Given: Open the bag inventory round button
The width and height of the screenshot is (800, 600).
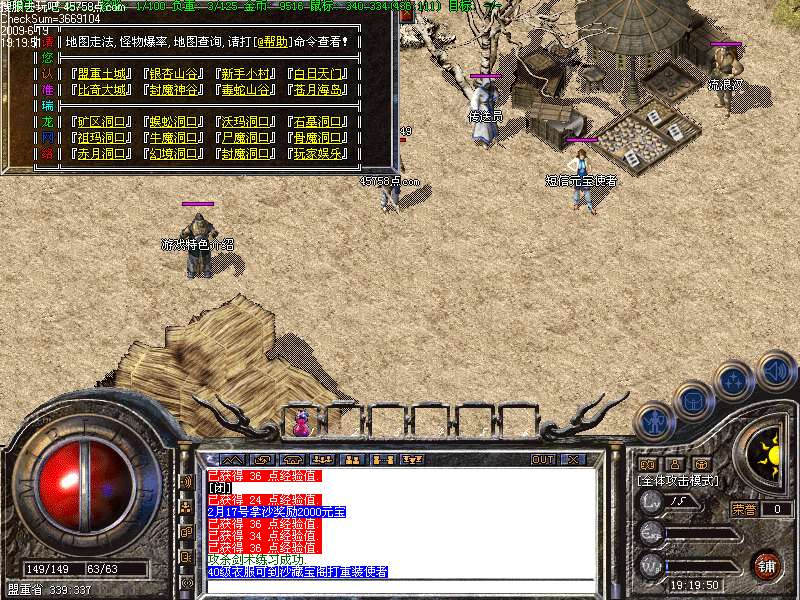Looking at the screenshot, I should point(693,401).
